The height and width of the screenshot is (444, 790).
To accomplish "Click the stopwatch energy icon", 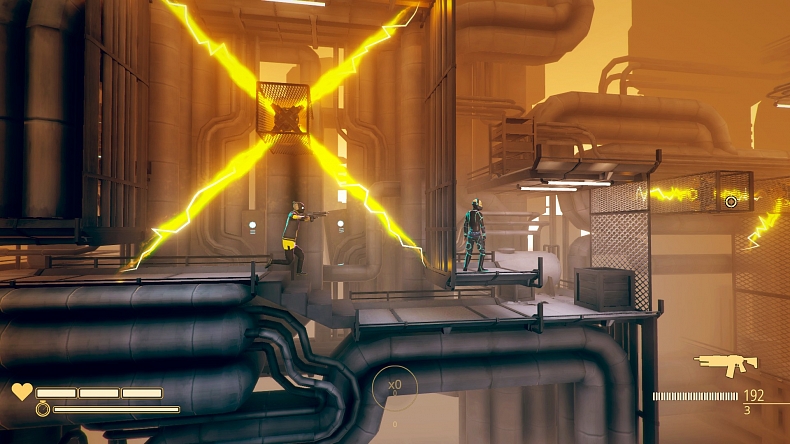I will 43,409.
